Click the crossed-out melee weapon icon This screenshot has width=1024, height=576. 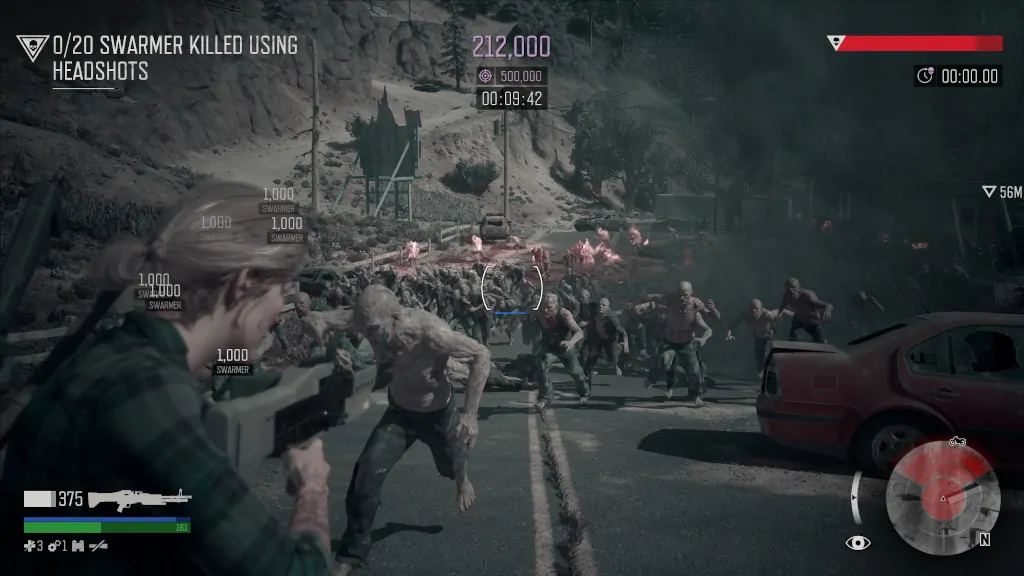tap(98, 545)
